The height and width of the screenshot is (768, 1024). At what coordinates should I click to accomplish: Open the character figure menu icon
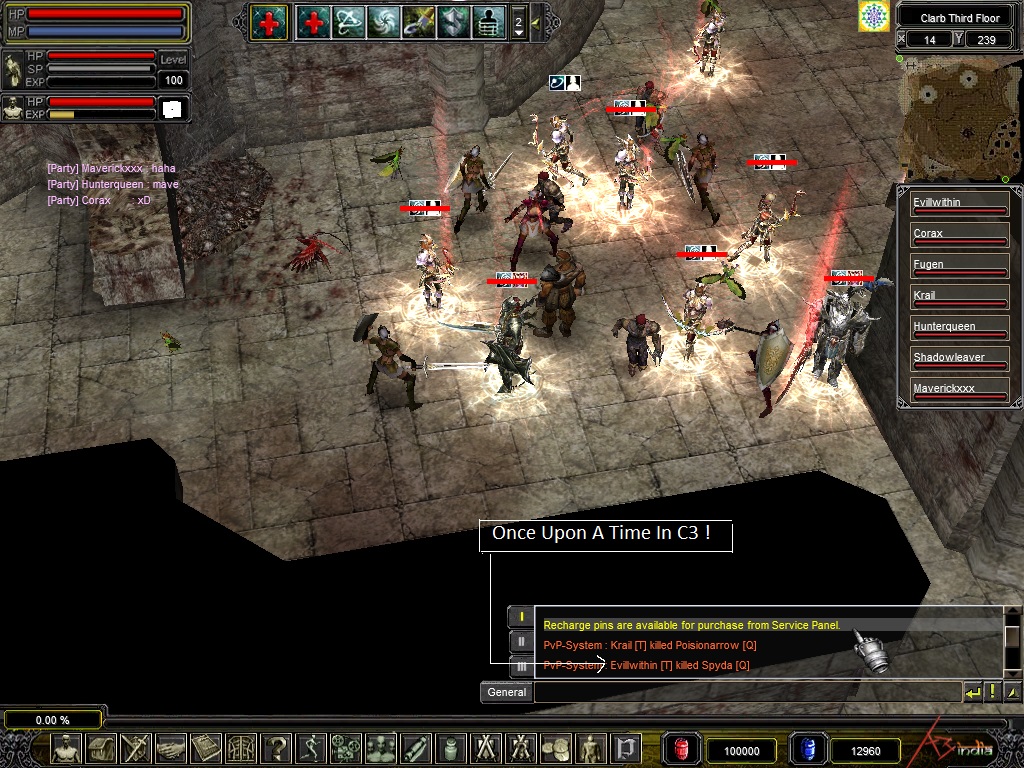pos(66,748)
